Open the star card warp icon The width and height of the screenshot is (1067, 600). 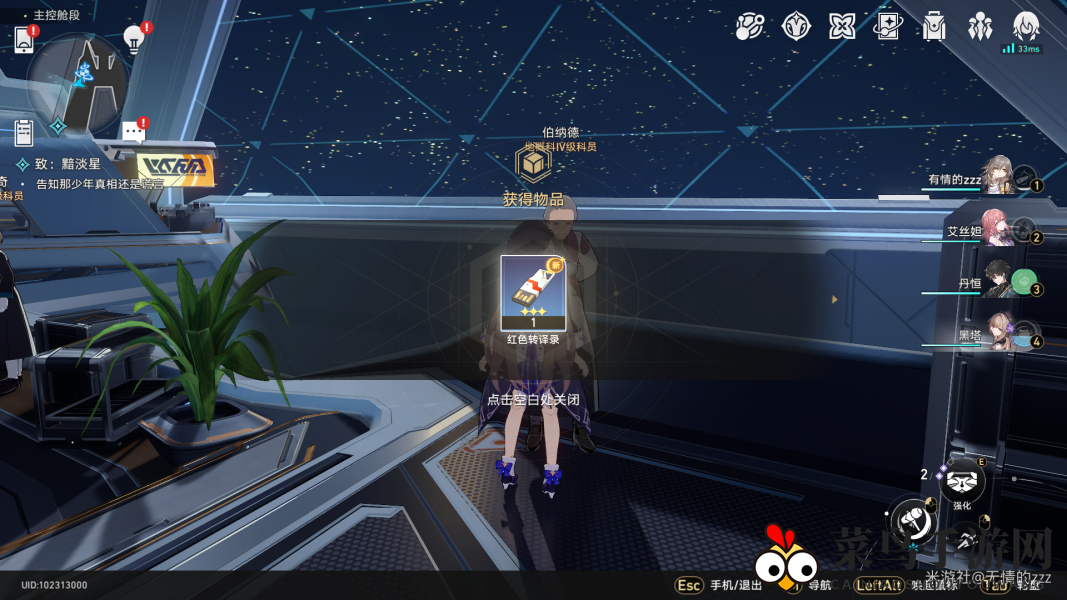pos(888,26)
